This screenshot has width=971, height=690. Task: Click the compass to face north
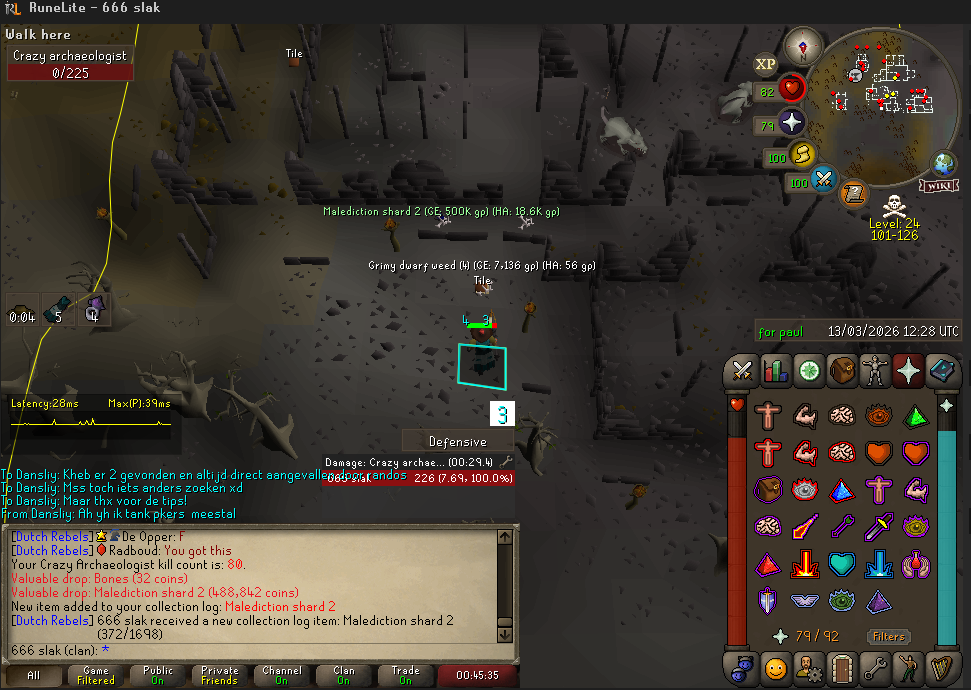pyautogui.click(x=803, y=45)
